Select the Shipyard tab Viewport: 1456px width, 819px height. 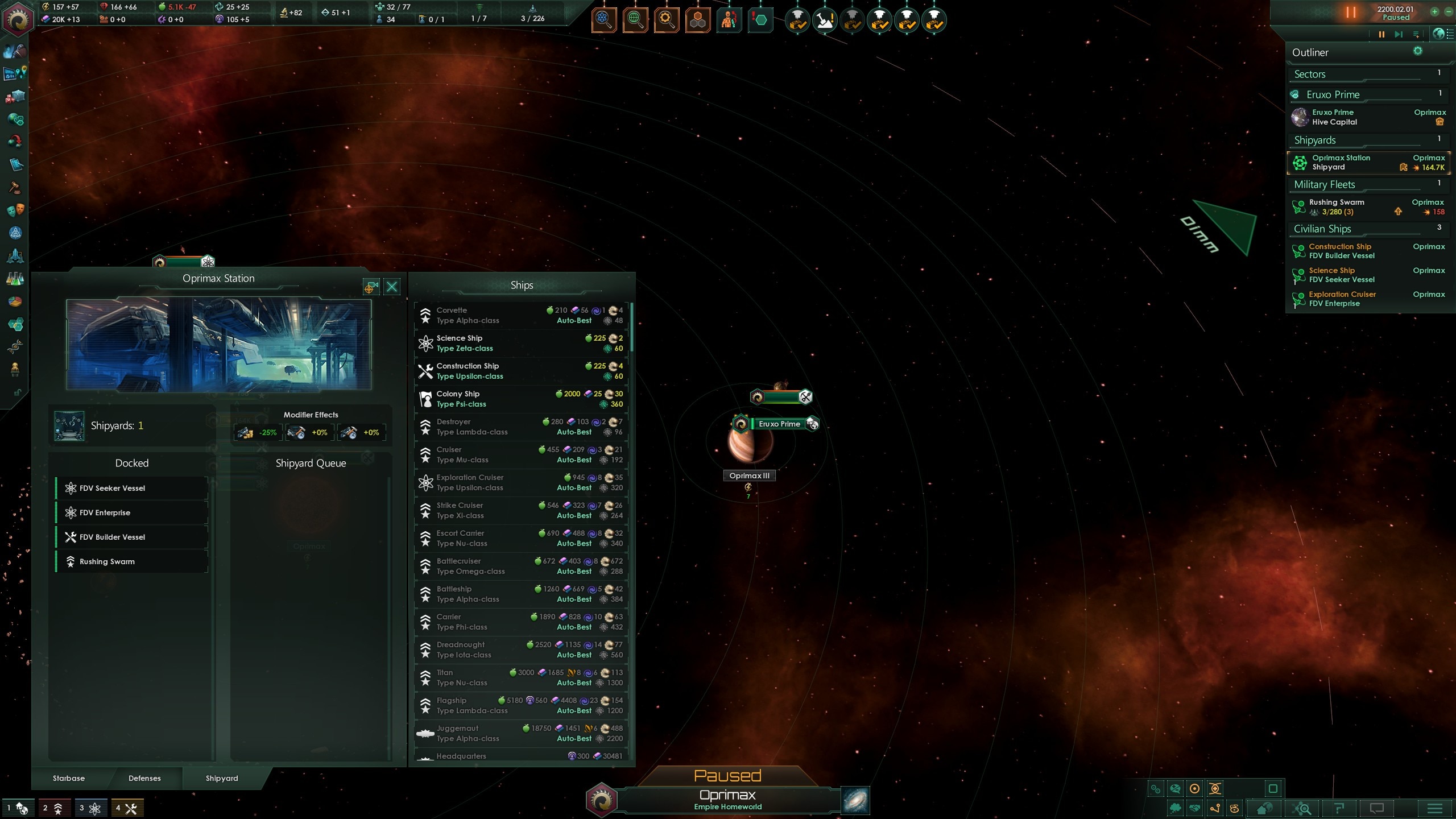coord(222,778)
